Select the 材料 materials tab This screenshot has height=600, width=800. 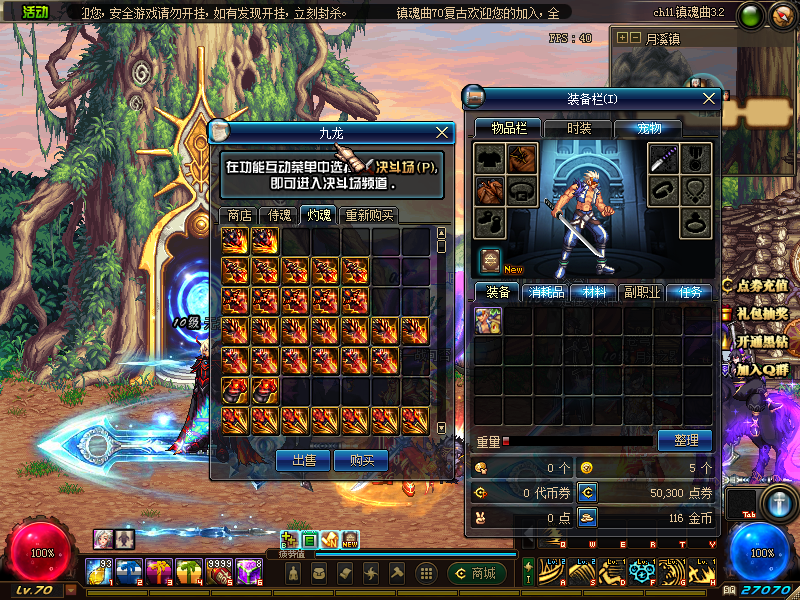[x=594, y=292]
